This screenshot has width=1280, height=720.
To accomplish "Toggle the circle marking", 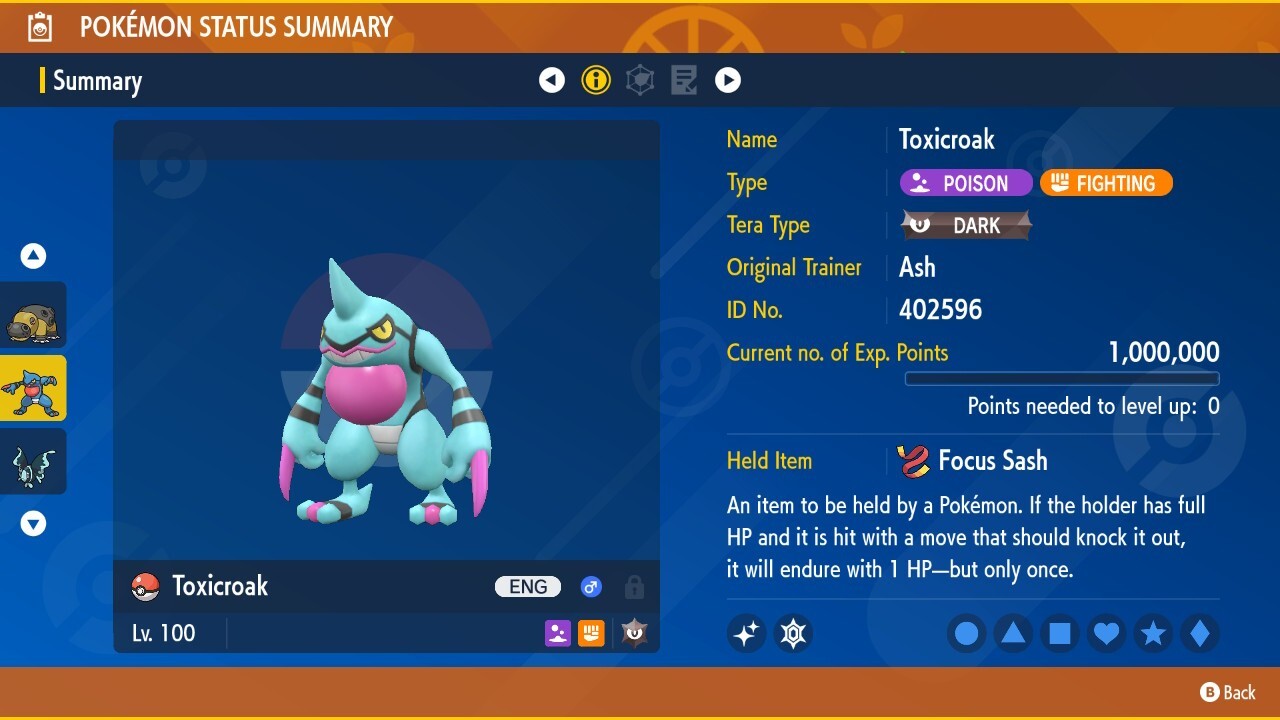I will (966, 633).
